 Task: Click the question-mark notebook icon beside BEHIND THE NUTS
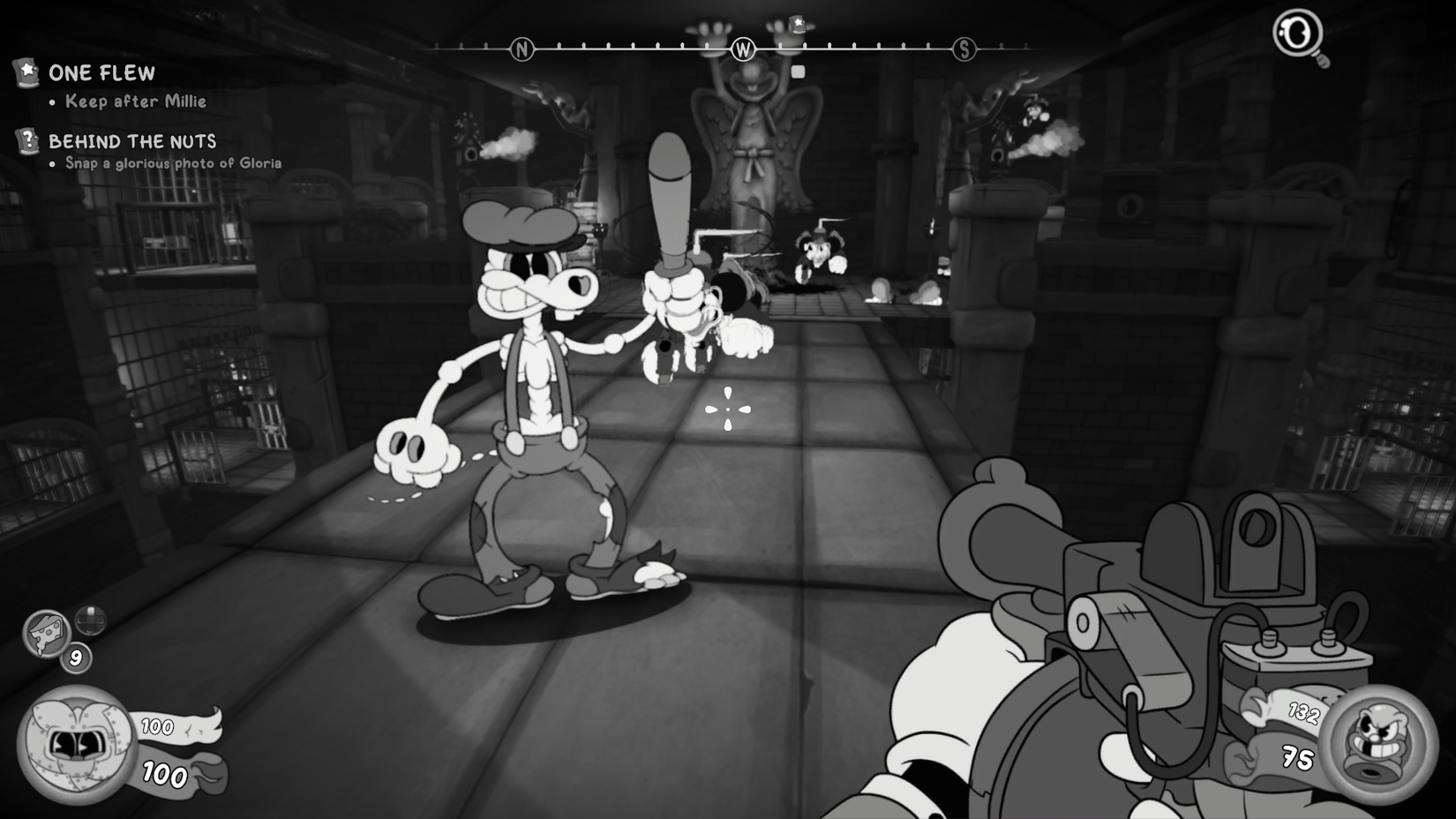click(26, 140)
